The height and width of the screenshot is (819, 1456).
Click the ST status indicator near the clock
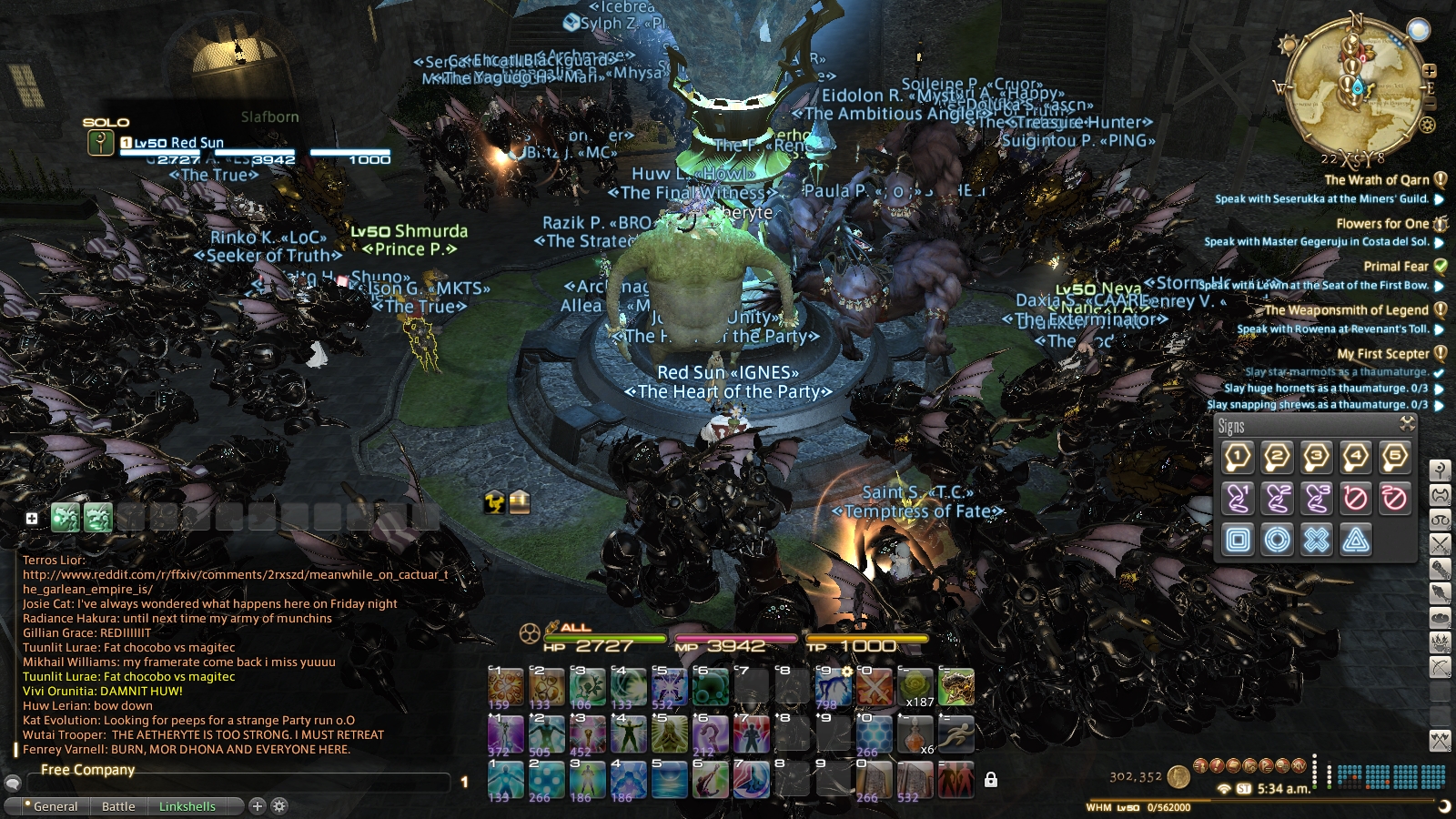click(x=1243, y=788)
